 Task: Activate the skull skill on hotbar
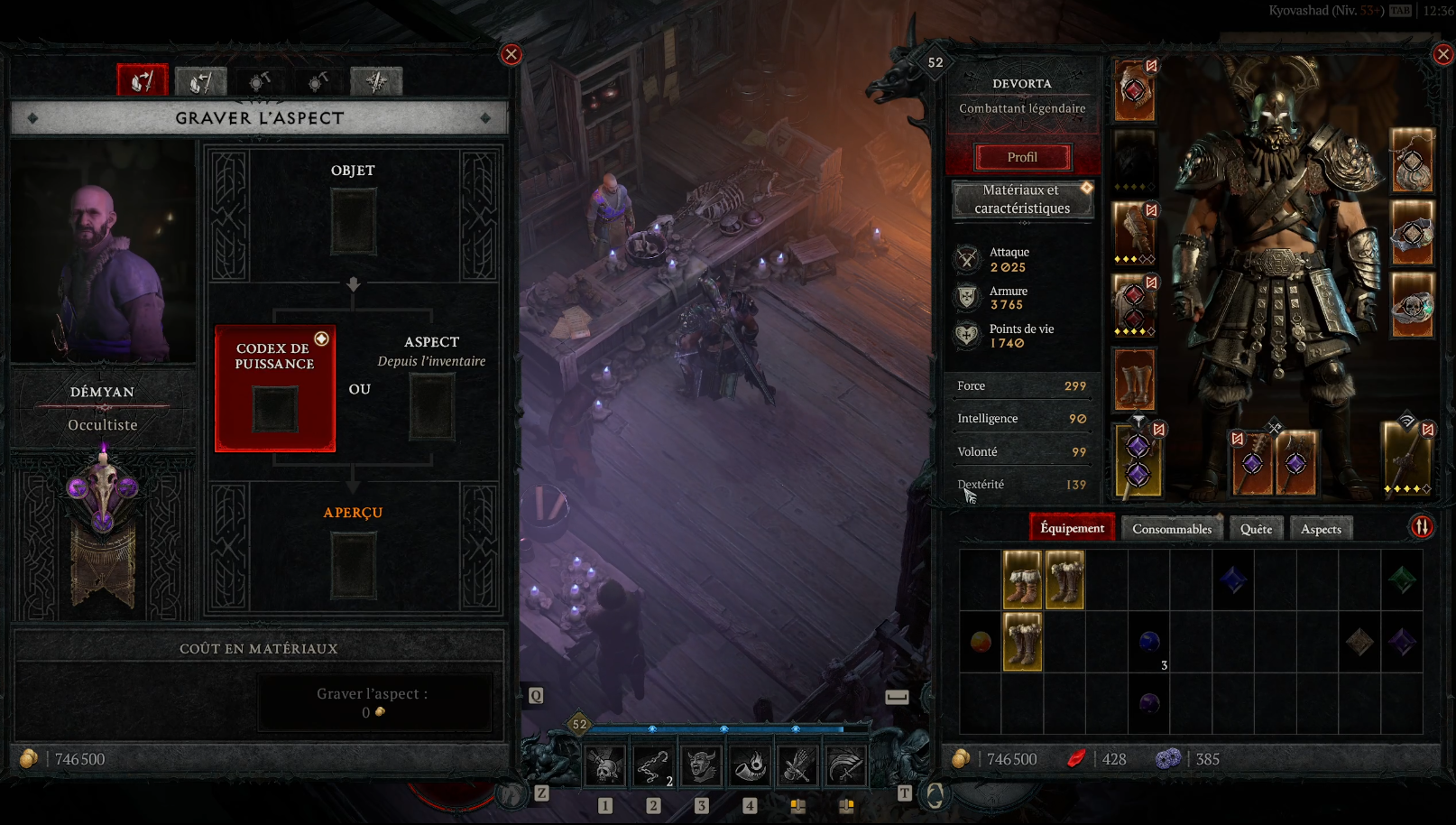[x=605, y=766]
